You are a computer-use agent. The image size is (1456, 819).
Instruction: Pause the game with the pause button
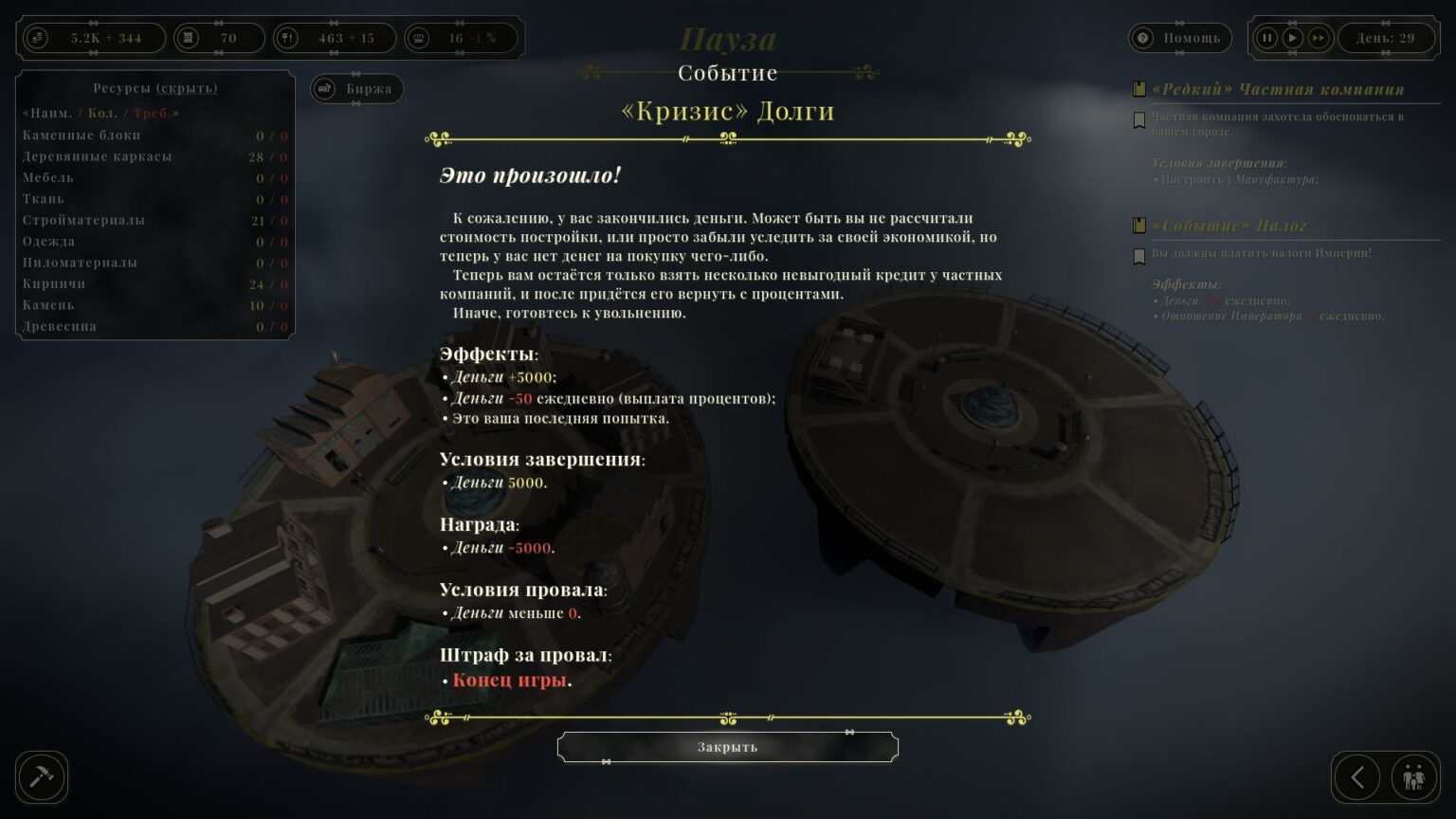1266,38
